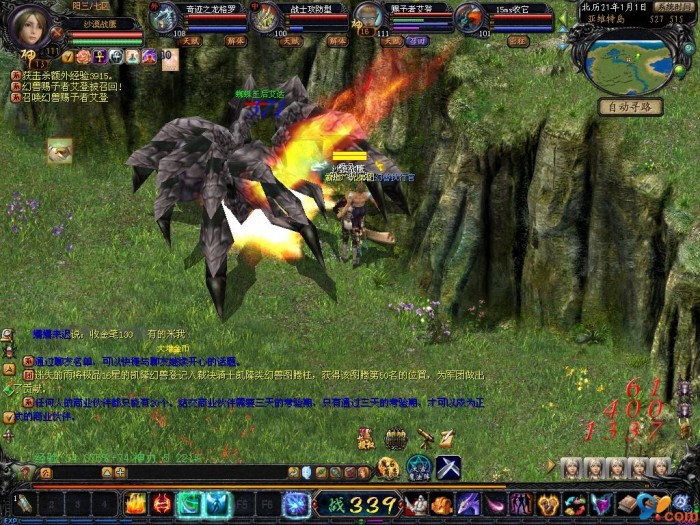Screen dimensions: 700x525
Task: Open the telescope icon above the hotbar
Action: point(424,437)
